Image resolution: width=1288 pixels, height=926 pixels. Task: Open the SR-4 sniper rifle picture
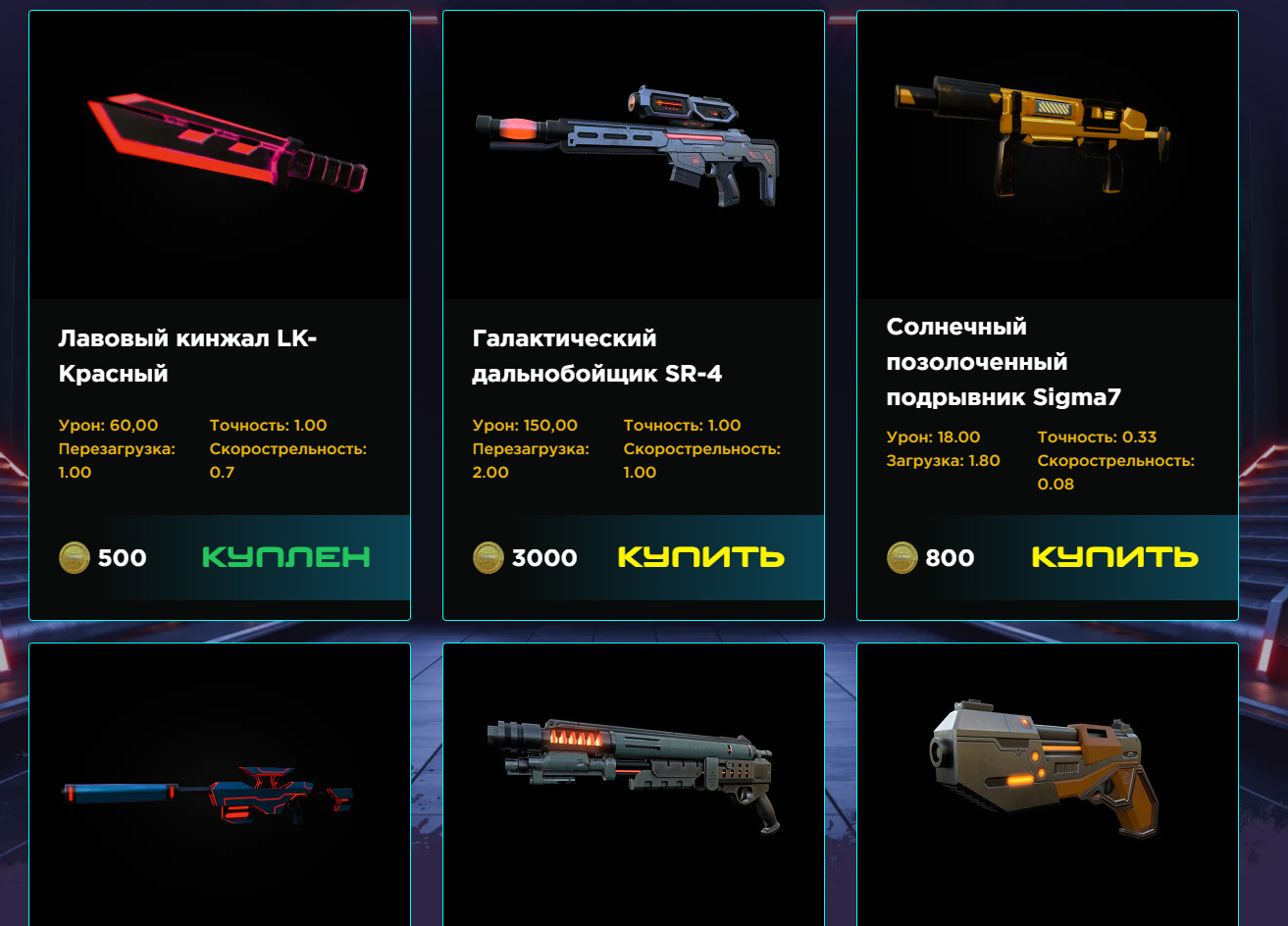point(628,147)
